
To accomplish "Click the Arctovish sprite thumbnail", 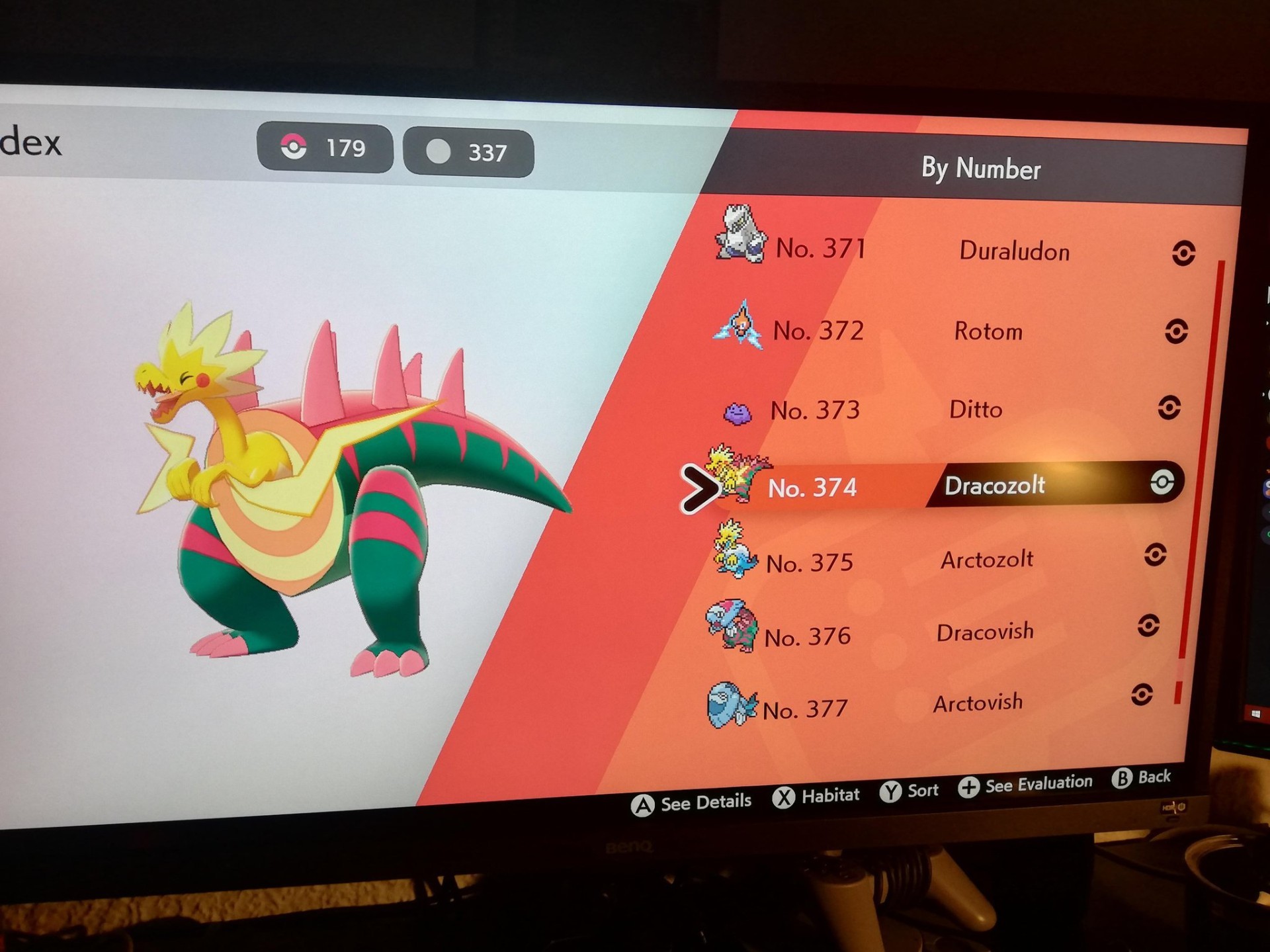I will point(730,705).
